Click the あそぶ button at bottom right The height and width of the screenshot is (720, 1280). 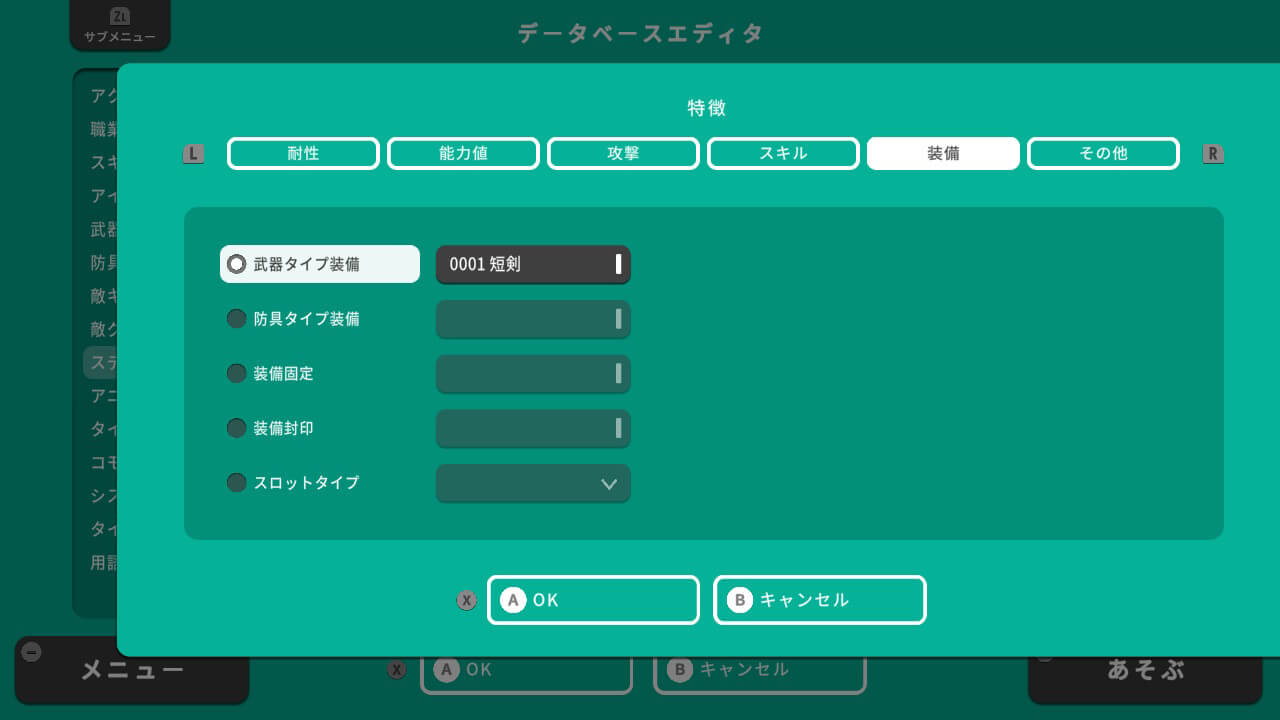1143,669
